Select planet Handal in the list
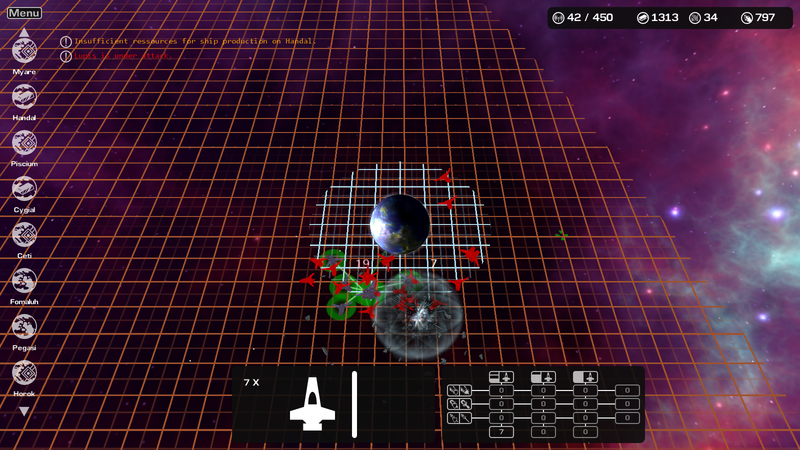The height and width of the screenshot is (450, 800). pos(24,96)
